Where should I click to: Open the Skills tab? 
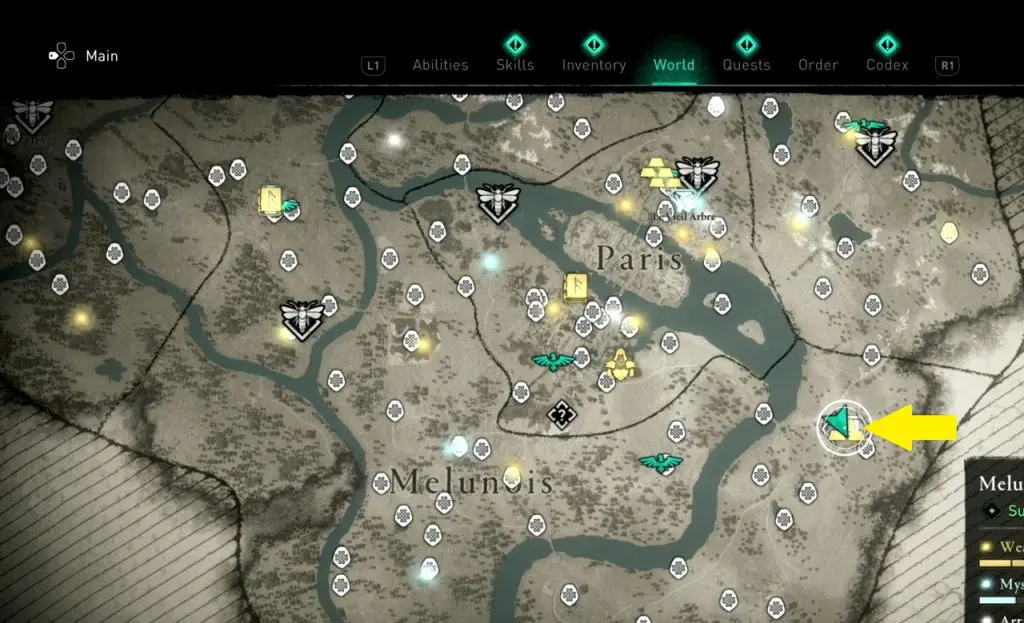point(514,65)
